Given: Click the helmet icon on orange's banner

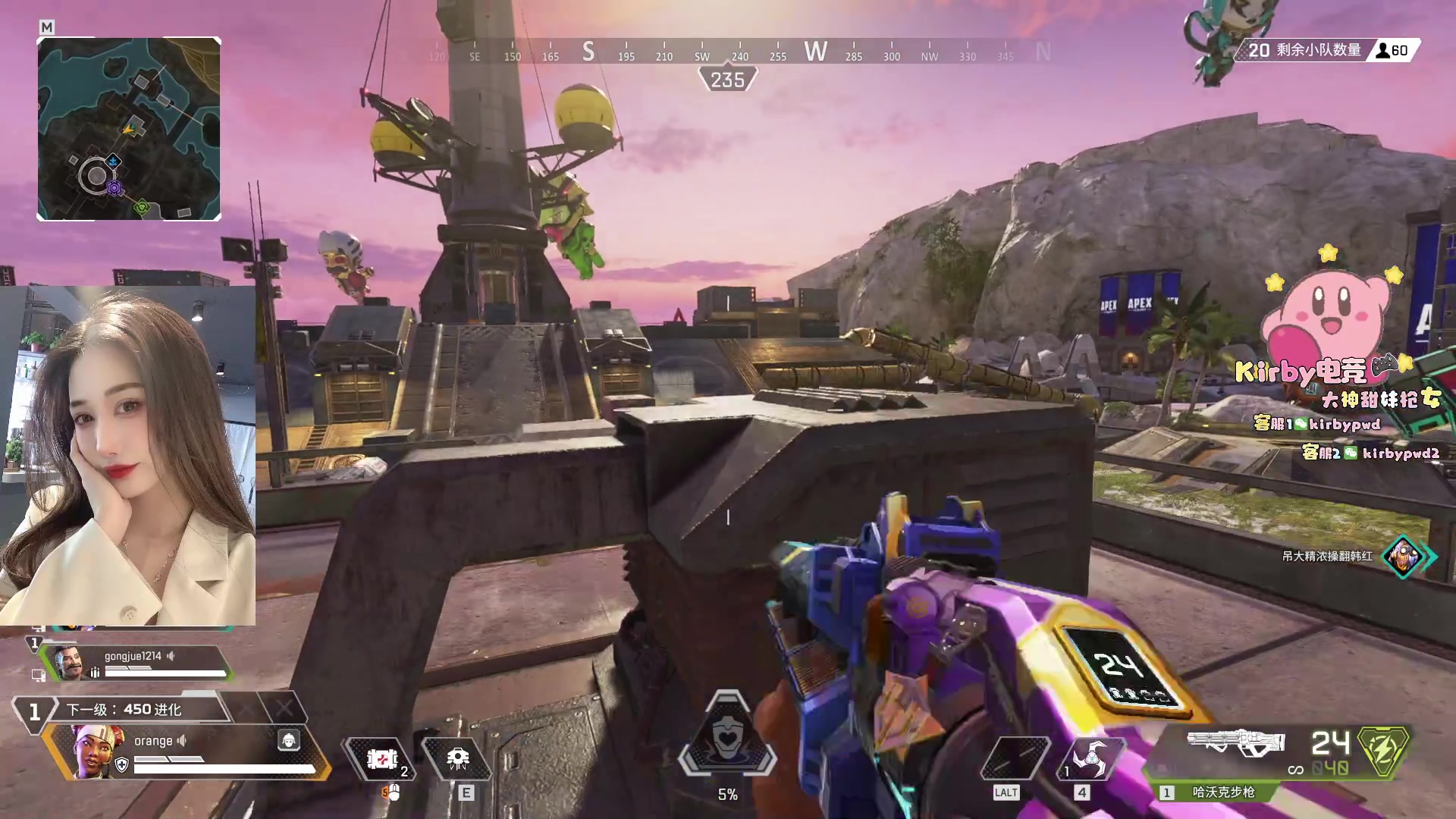Looking at the screenshot, I should pos(288,740).
